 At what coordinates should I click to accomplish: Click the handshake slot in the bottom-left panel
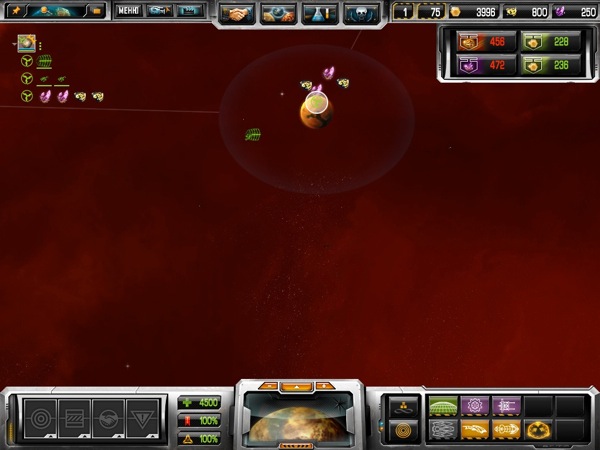[x=107, y=415]
